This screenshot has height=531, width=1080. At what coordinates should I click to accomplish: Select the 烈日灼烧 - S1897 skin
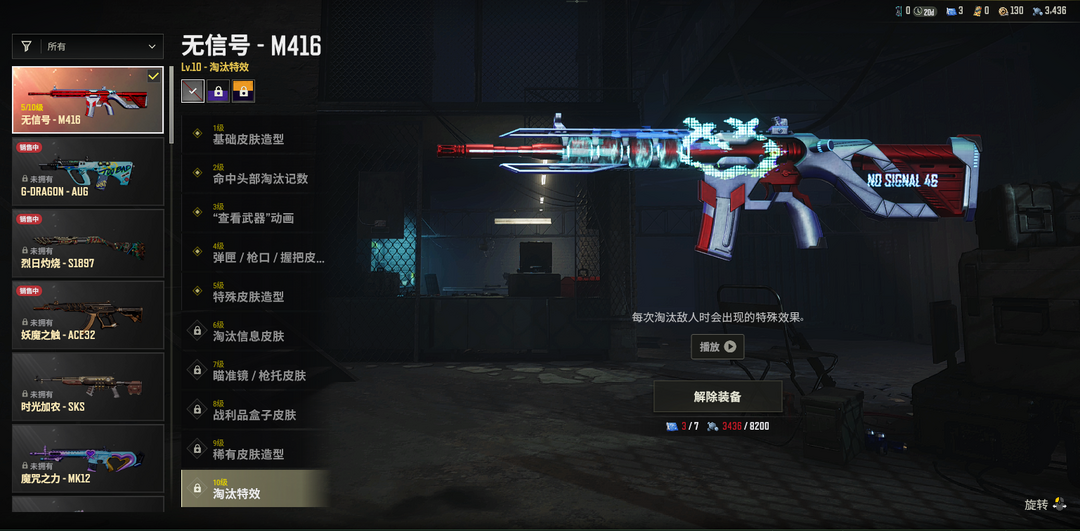click(88, 243)
